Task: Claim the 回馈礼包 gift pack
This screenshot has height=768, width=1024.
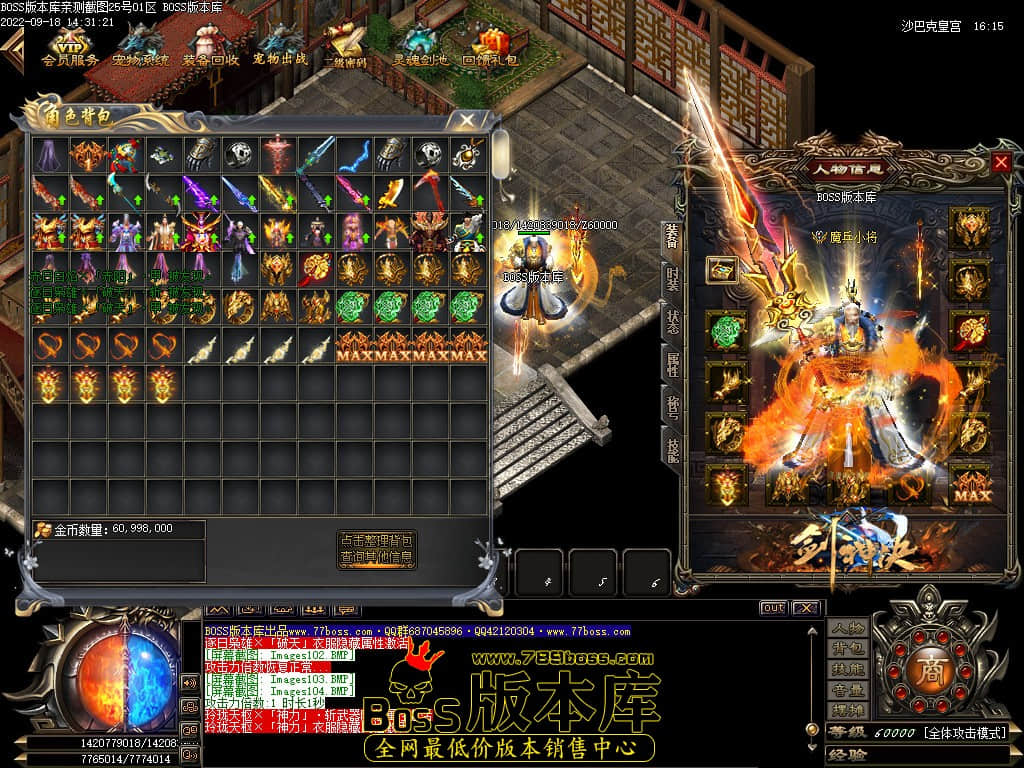Action: 490,47
